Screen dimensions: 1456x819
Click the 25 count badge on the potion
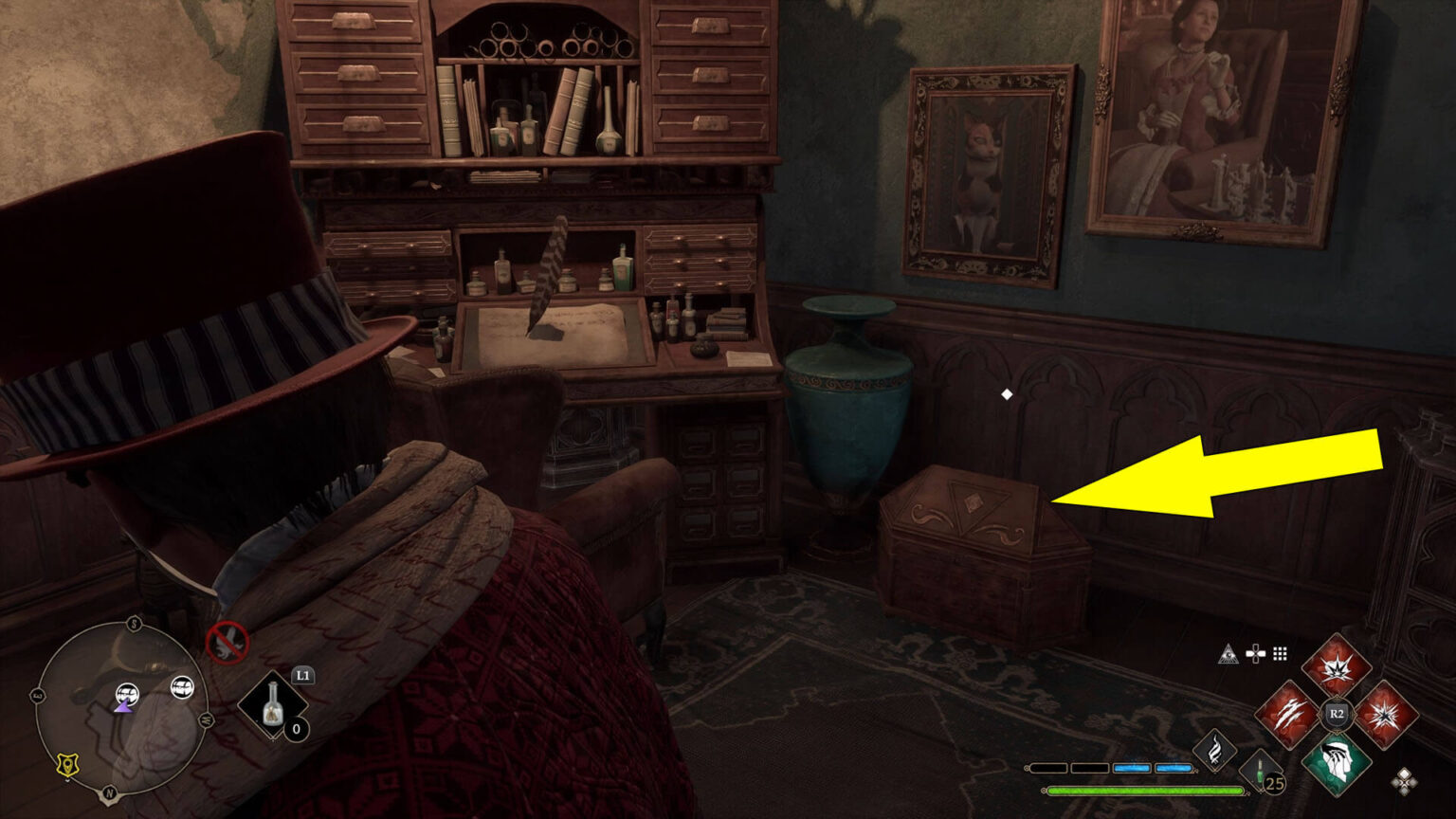point(1275,783)
